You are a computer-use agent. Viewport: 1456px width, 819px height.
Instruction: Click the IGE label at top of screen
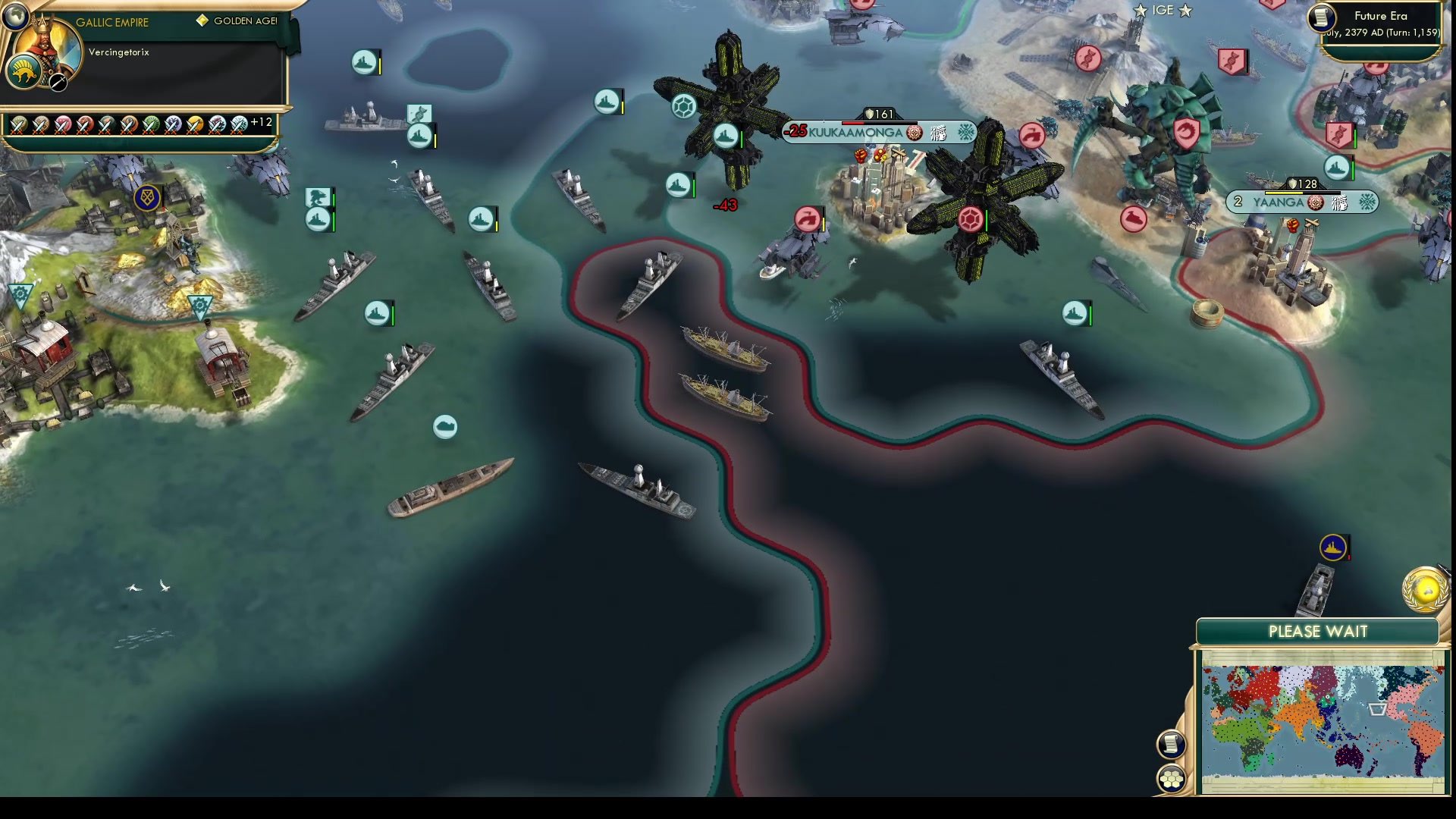tap(1164, 11)
